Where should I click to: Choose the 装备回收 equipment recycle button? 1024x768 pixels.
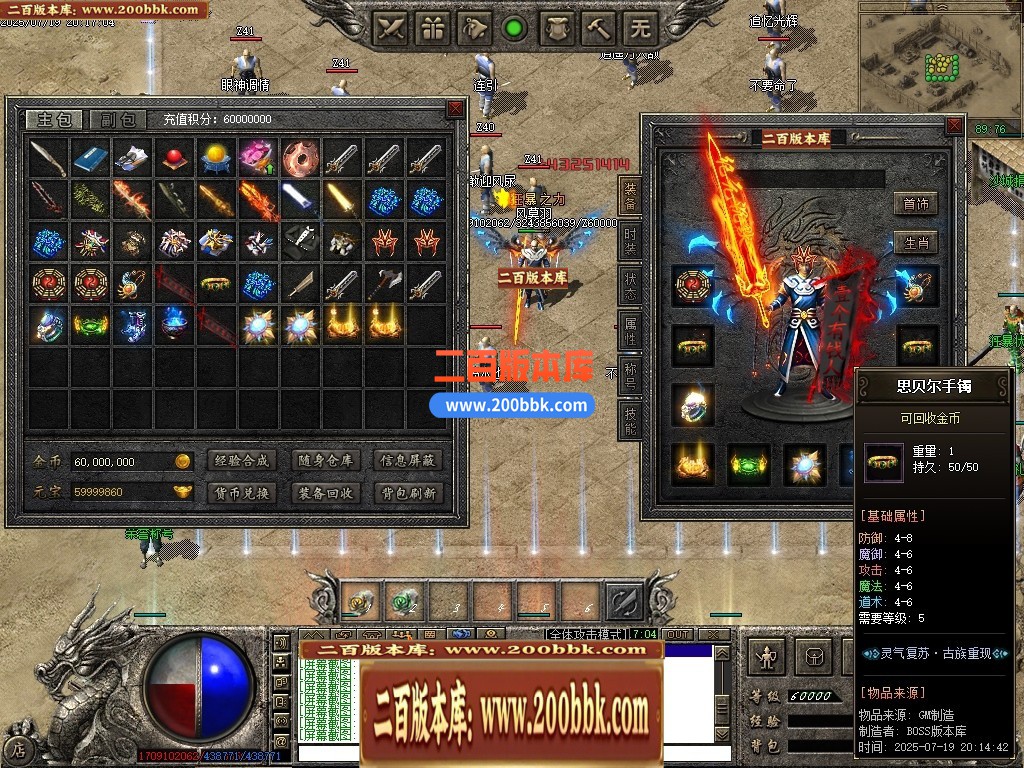pos(325,492)
